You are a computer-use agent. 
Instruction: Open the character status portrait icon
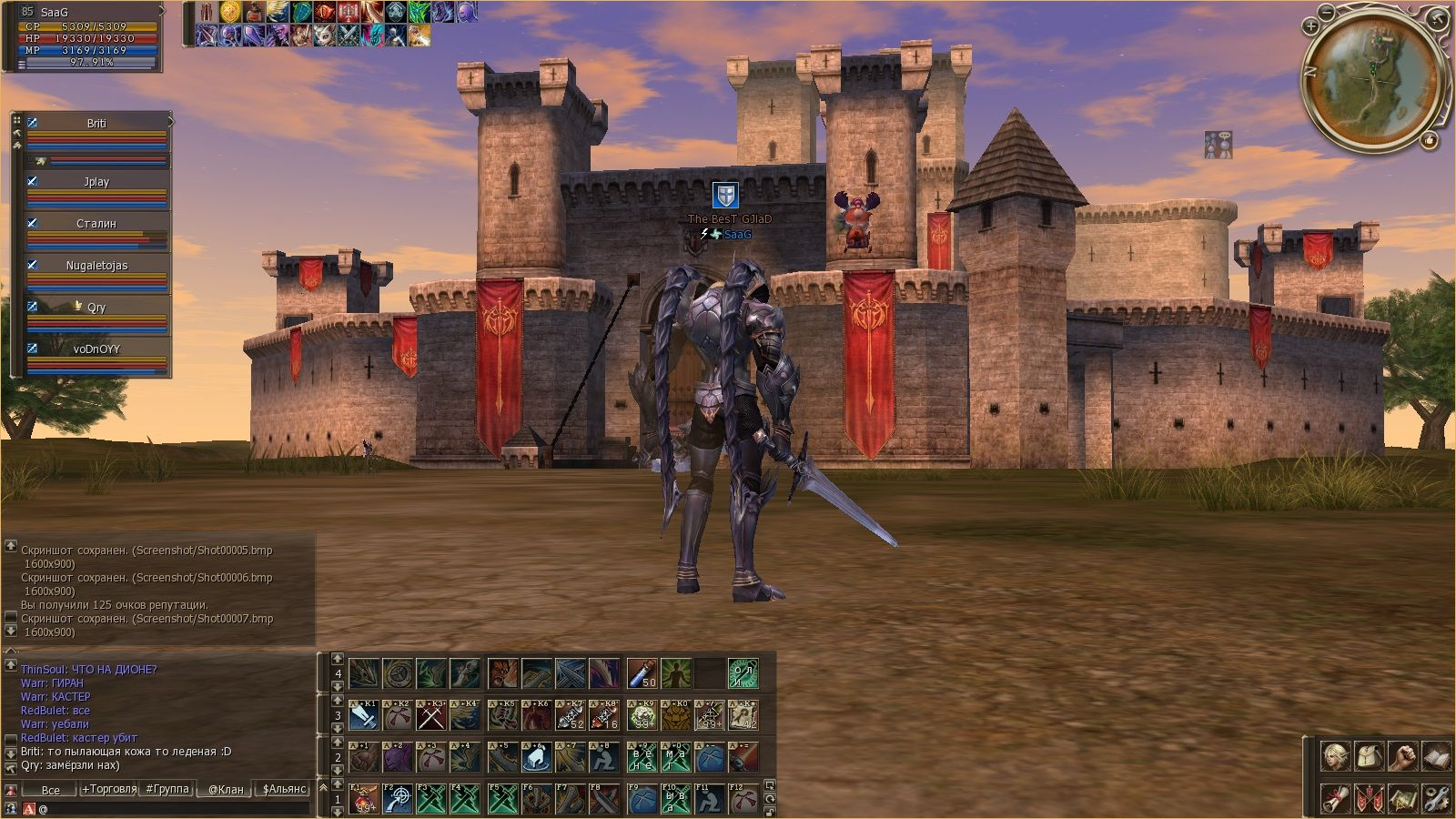tap(1335, 756)
